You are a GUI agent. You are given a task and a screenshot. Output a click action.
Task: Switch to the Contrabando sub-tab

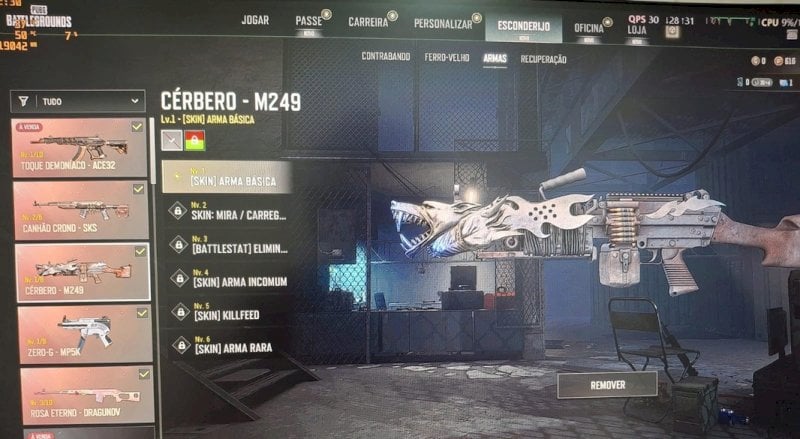click(385, 57)
